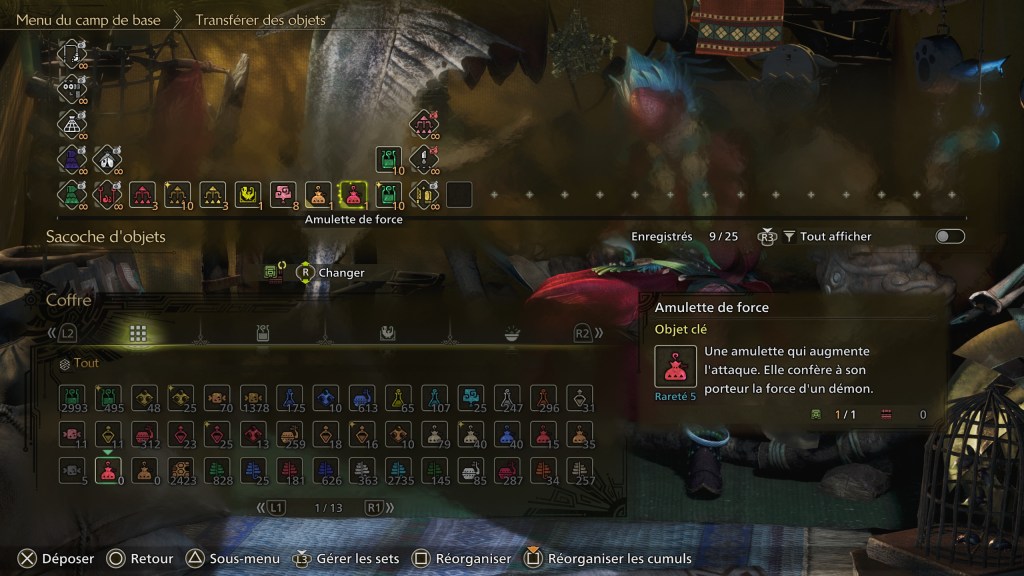Viewport: 1024px width, 576px height.
Task: Select the green-outlined red amulet in chest
Action: [x=109, y=469]
